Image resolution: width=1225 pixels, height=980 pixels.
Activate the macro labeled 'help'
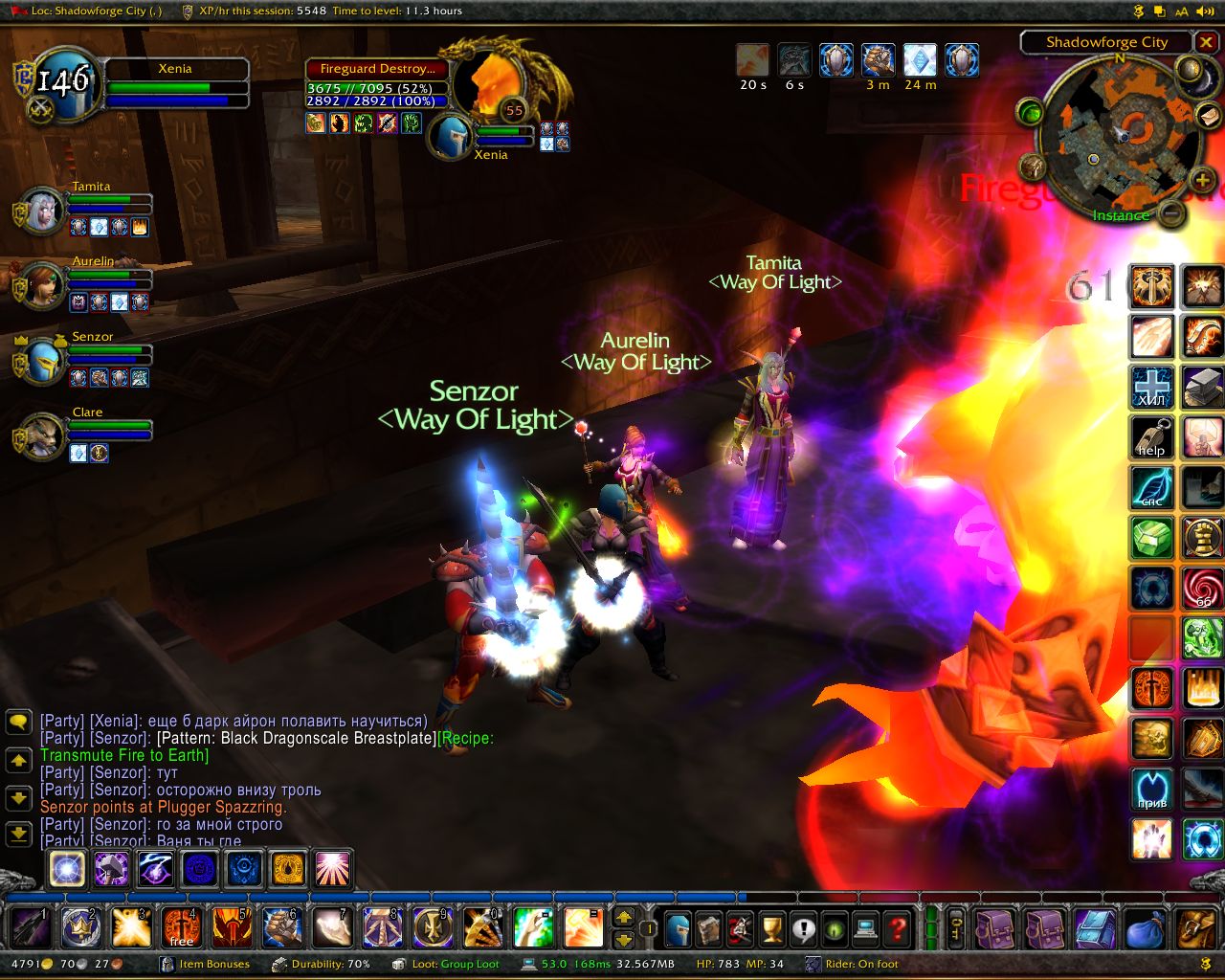(x=1151, y=438)
